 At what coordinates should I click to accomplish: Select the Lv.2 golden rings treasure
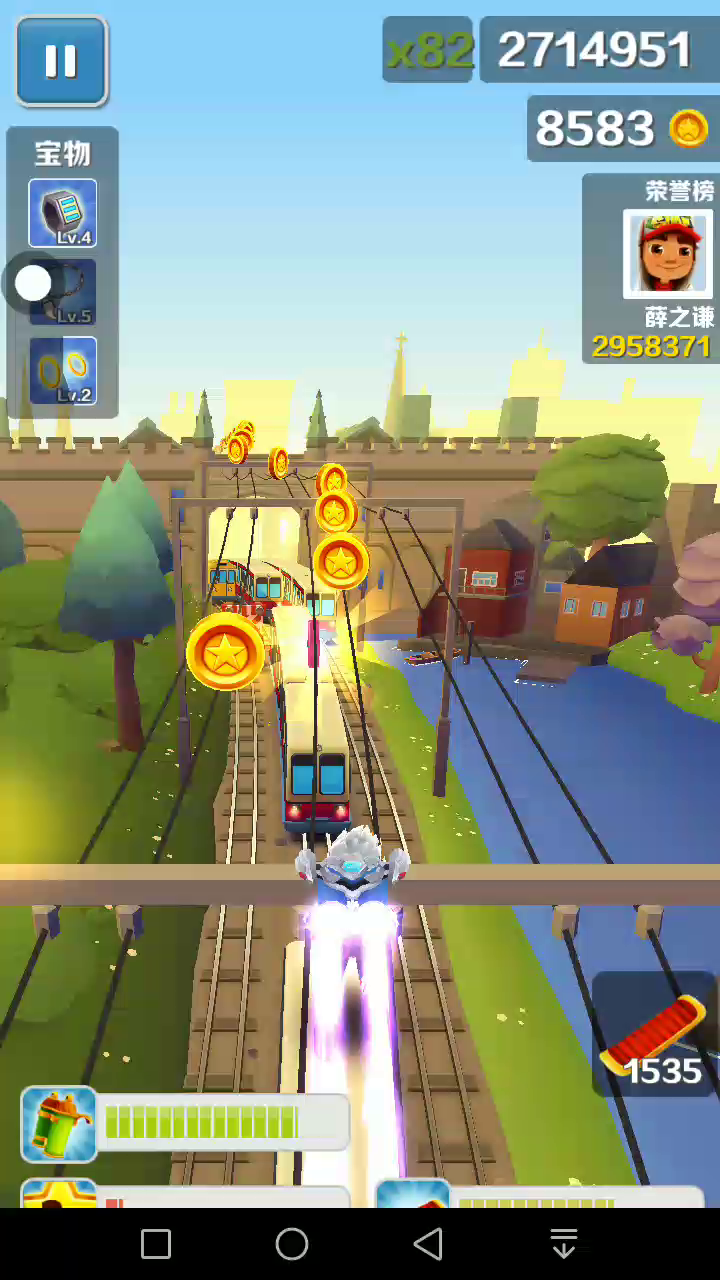(x=63, y=371)
